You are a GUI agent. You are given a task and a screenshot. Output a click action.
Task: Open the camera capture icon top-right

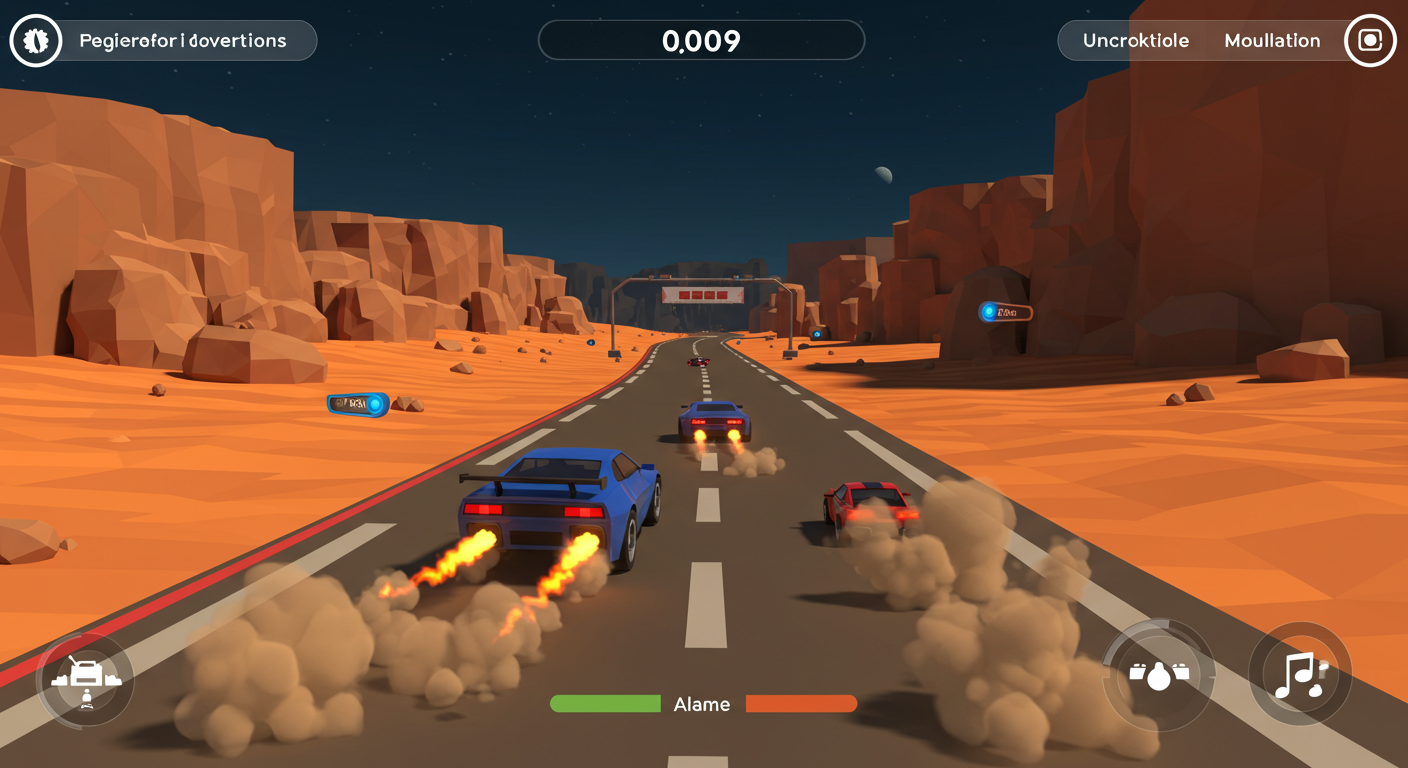[1370, 40]
